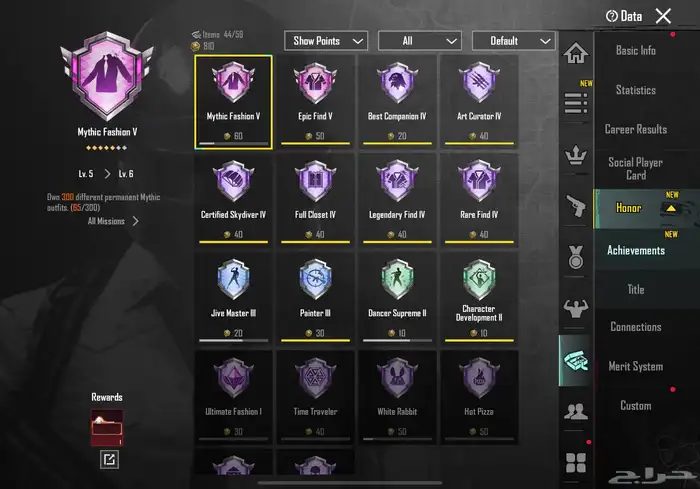Image resolution: width=700 pixels, height=489 pixels.
Task: Open the All filter dropdown
Action: (420, 41)
